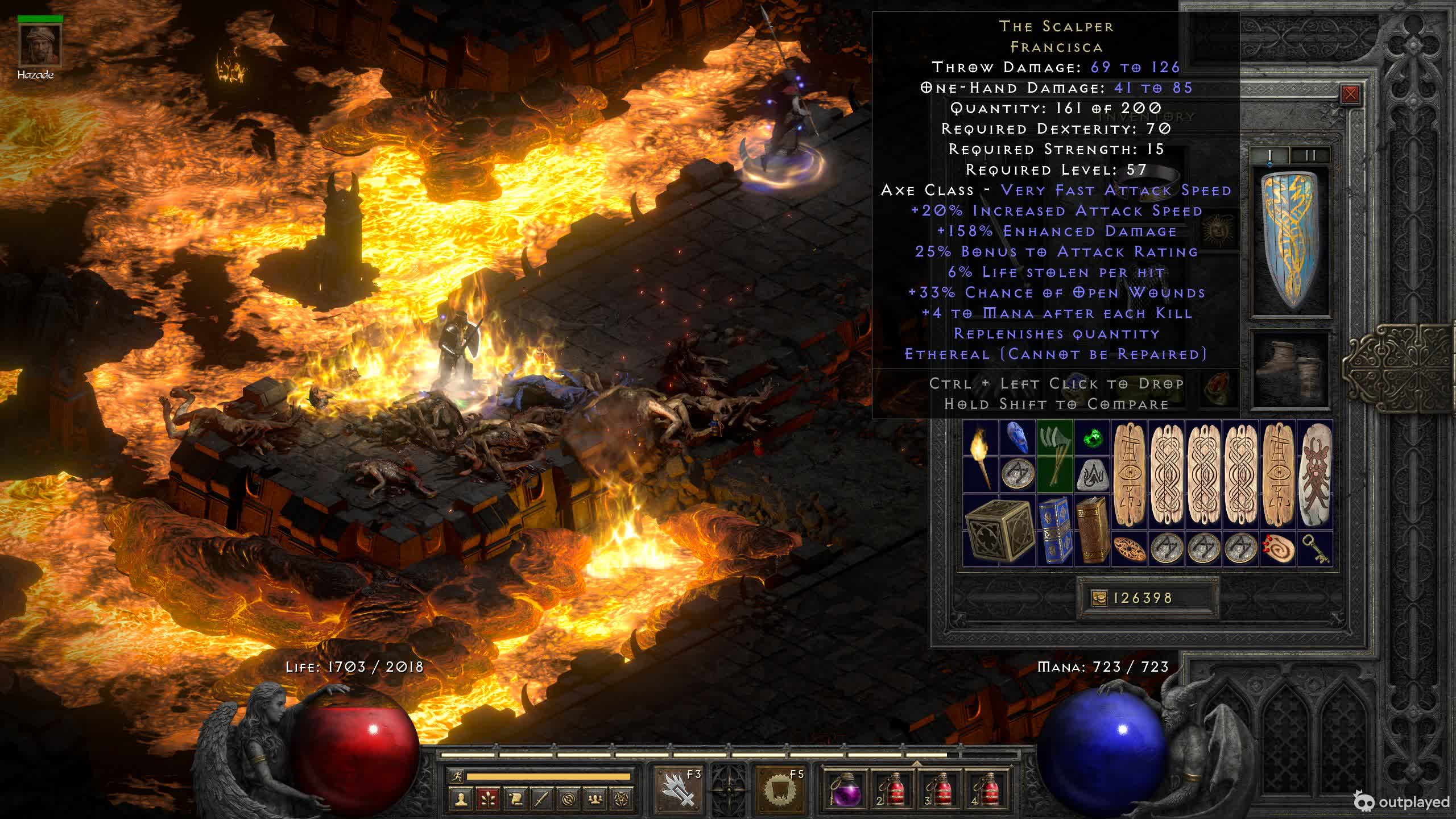The height and width of the screenshot is (819, 1456).
Task: Select the flaming torch charm
Action: click(x=981, y=457)
